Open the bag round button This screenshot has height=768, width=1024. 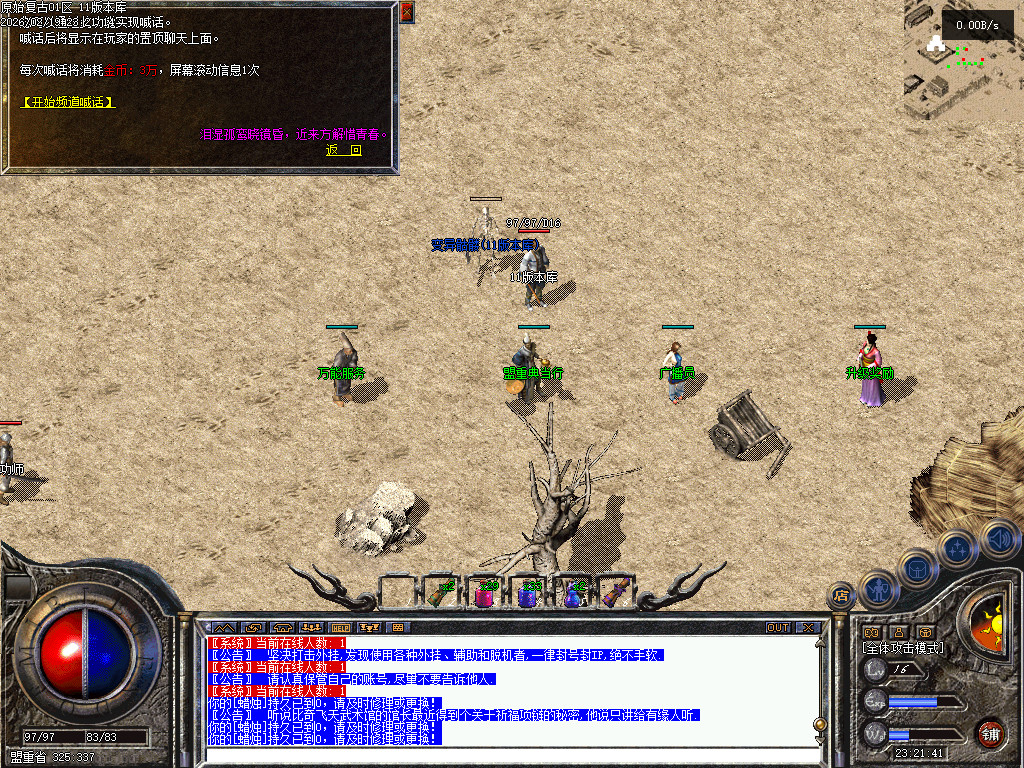pos(917,568)
